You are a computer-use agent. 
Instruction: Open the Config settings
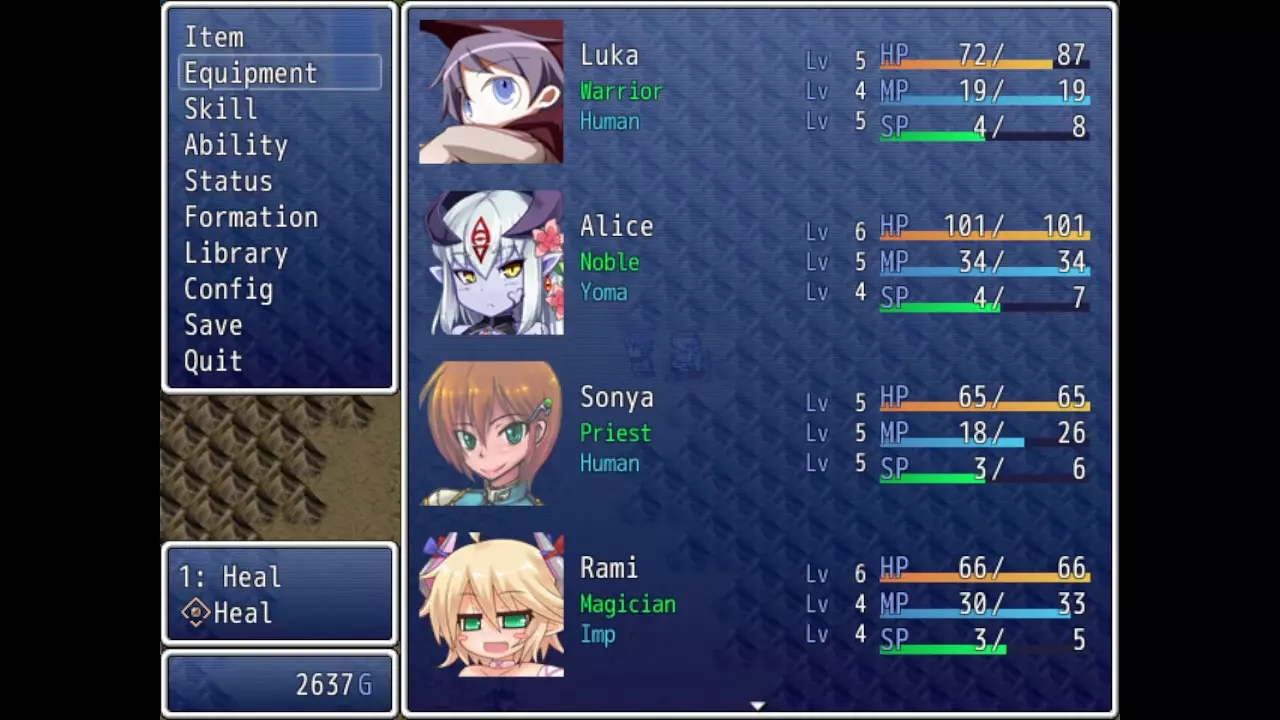(228, 290)
